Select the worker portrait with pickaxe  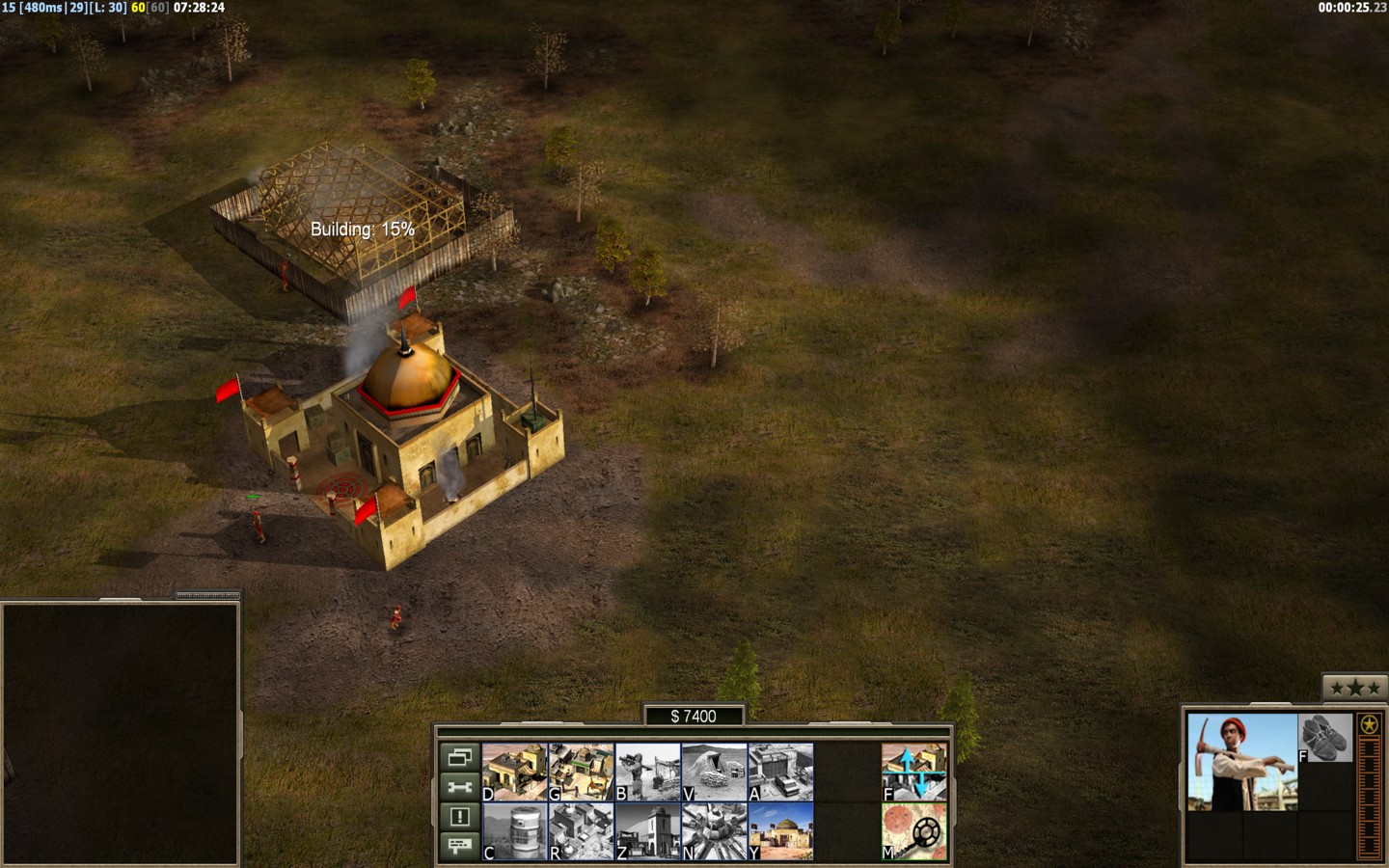tap(1241, 762)
